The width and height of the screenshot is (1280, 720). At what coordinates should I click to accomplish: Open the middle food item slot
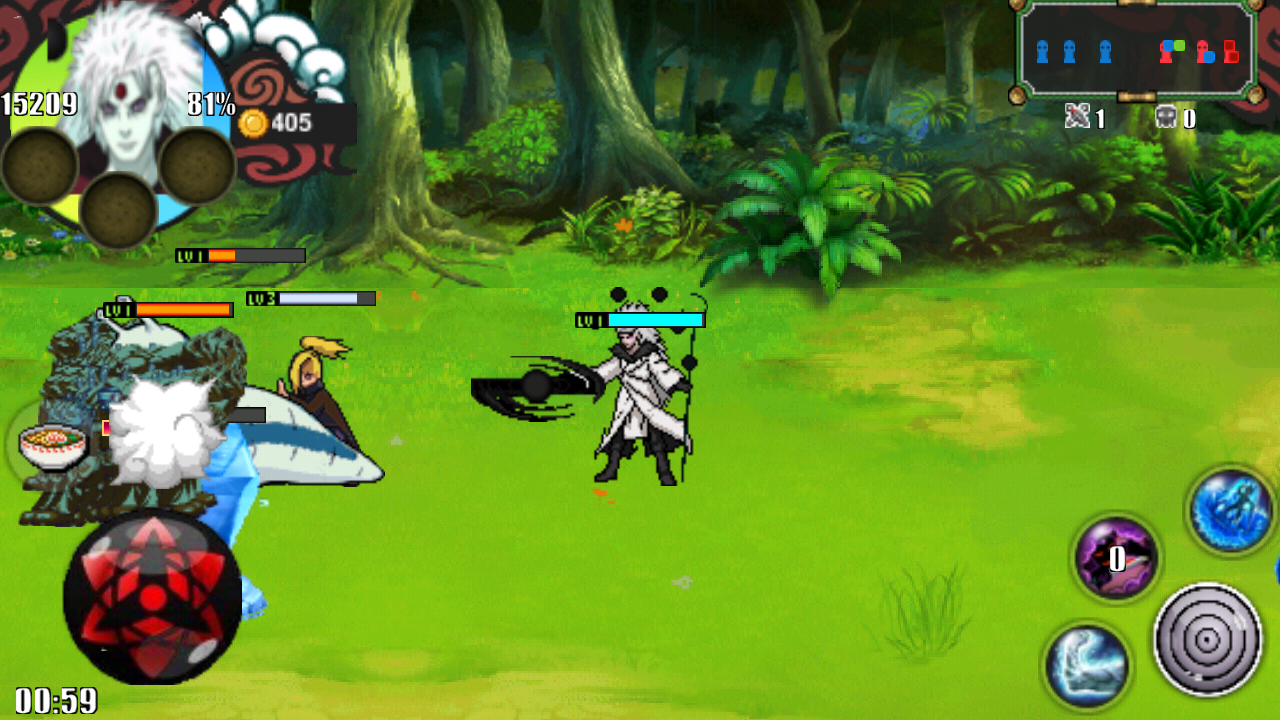[120, 210]
